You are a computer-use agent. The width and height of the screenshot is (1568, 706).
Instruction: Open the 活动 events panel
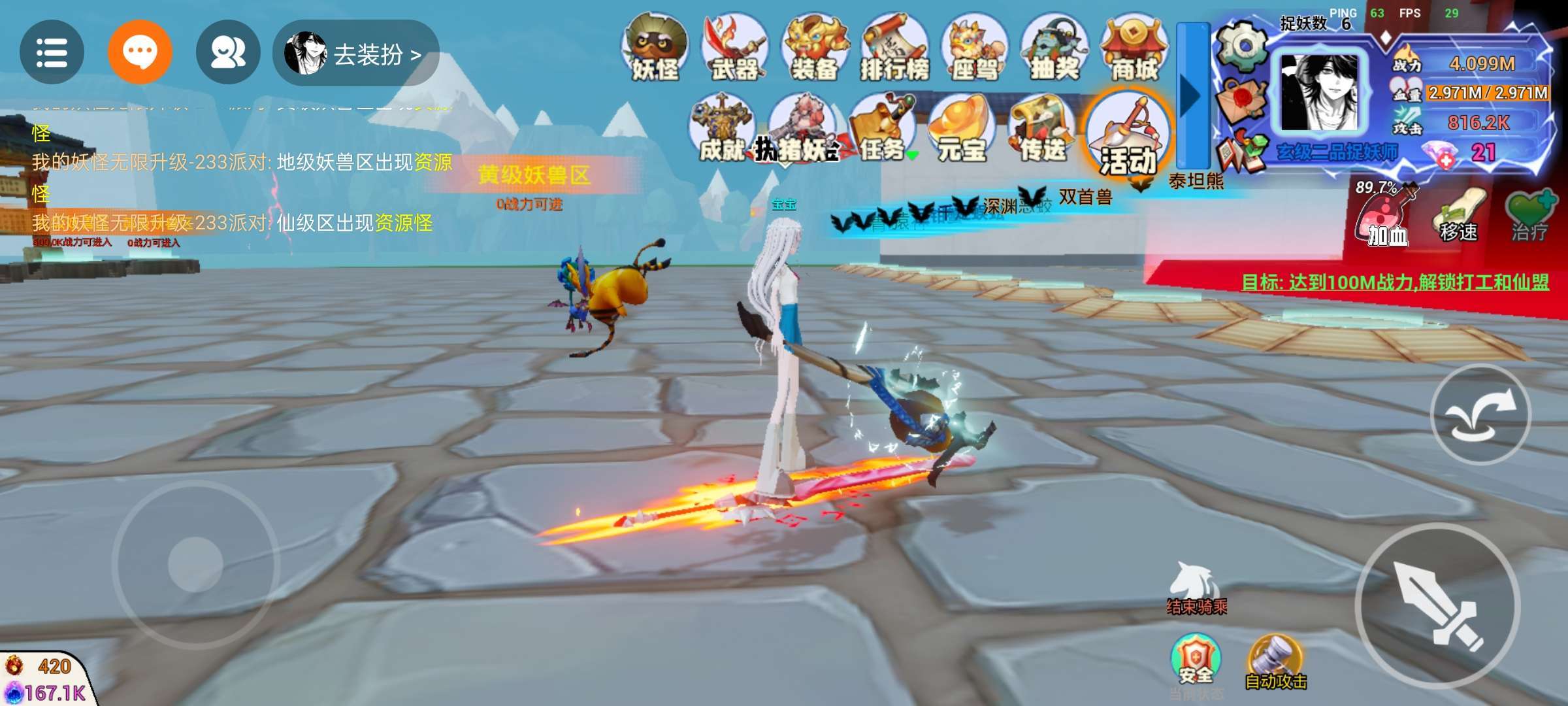[1127, 135]
